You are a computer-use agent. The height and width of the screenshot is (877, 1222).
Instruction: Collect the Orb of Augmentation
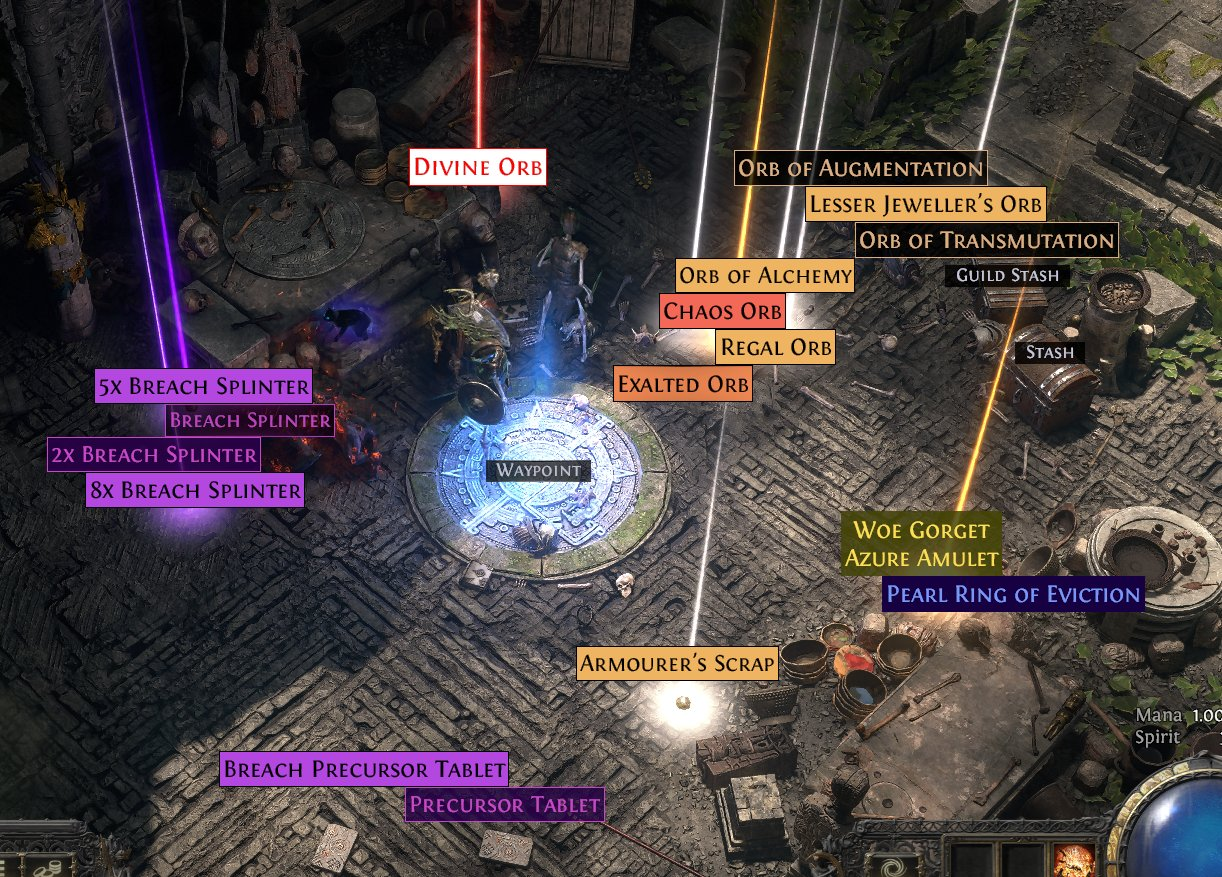(860, 168)
